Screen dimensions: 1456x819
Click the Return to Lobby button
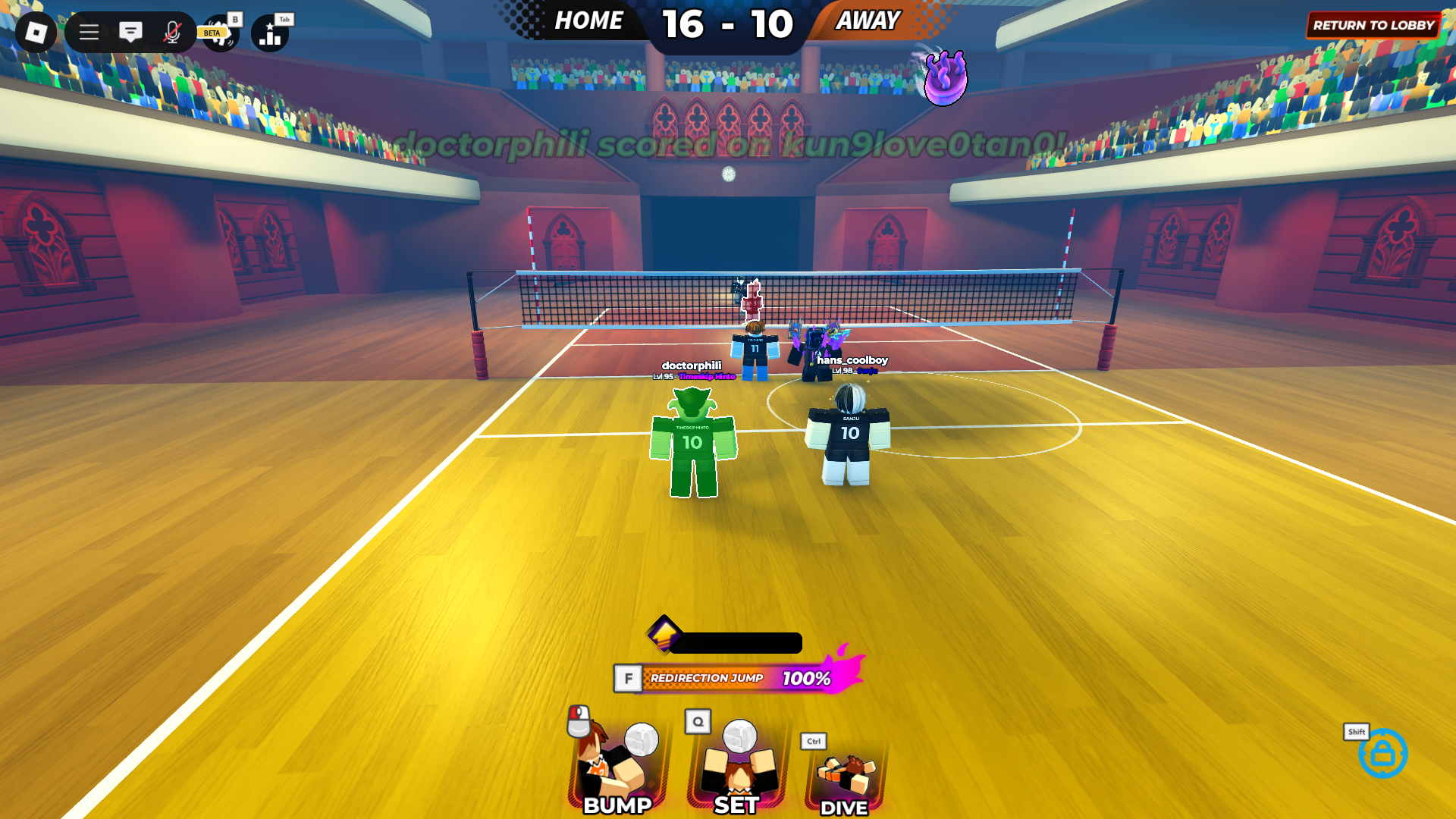(x=1373, y=25)
